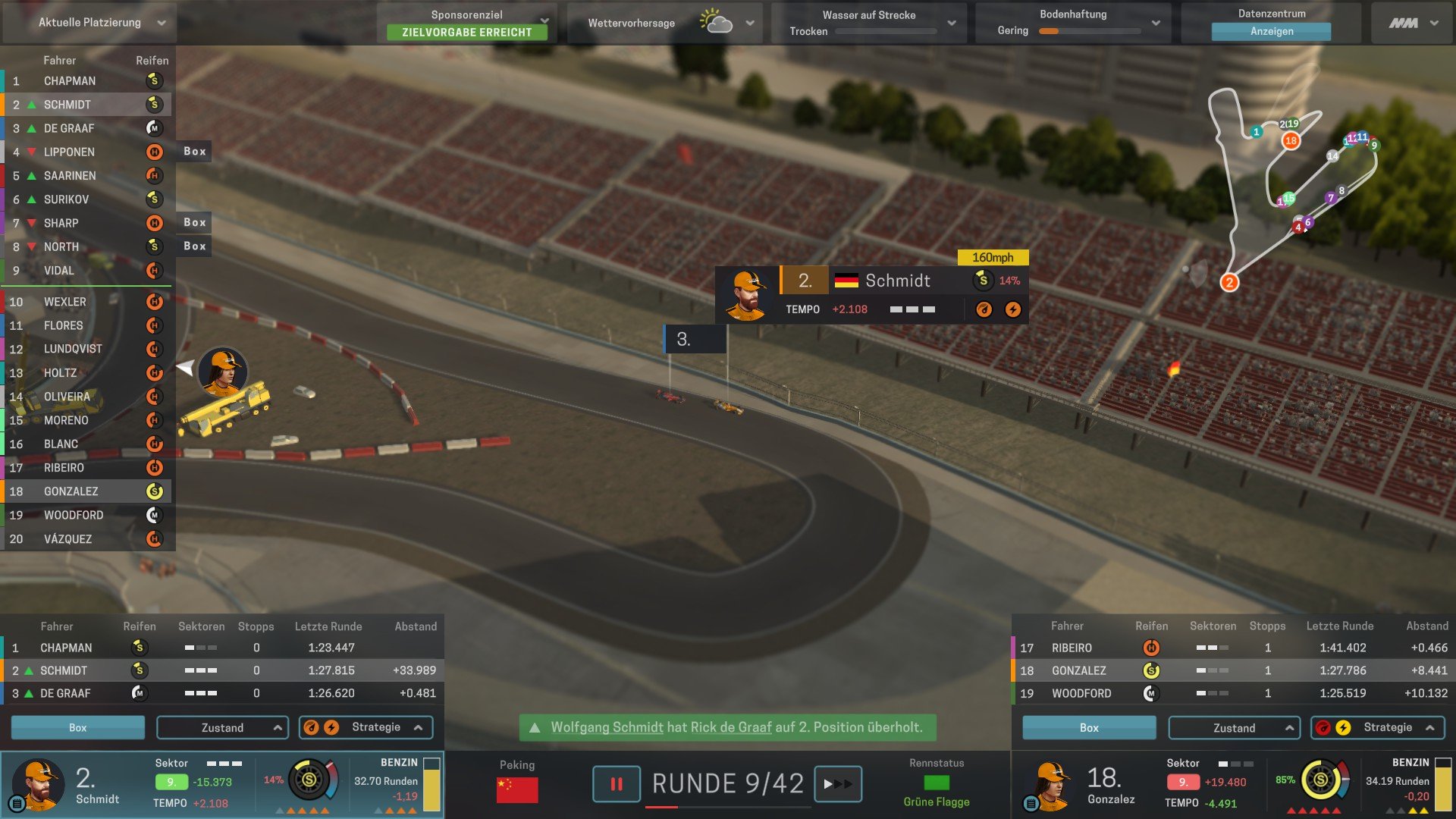Open Gonzalez's Zustand dropdown
Screen dimensions: 1456x819
point(1234,727)
